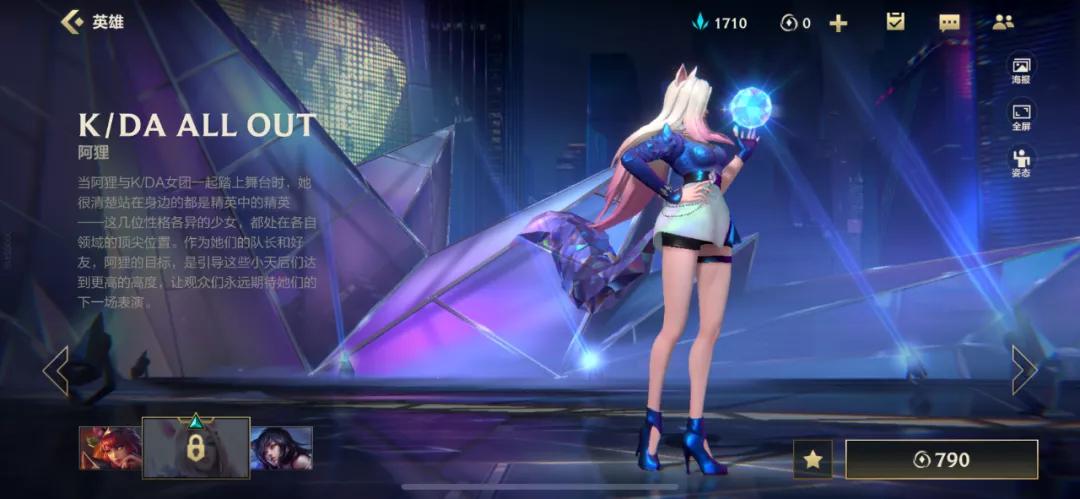Viewport: 1080px width, 499px height.
Task: Select the locked K/DA ALL OUT thumbnail
Action: coord(196,447)
